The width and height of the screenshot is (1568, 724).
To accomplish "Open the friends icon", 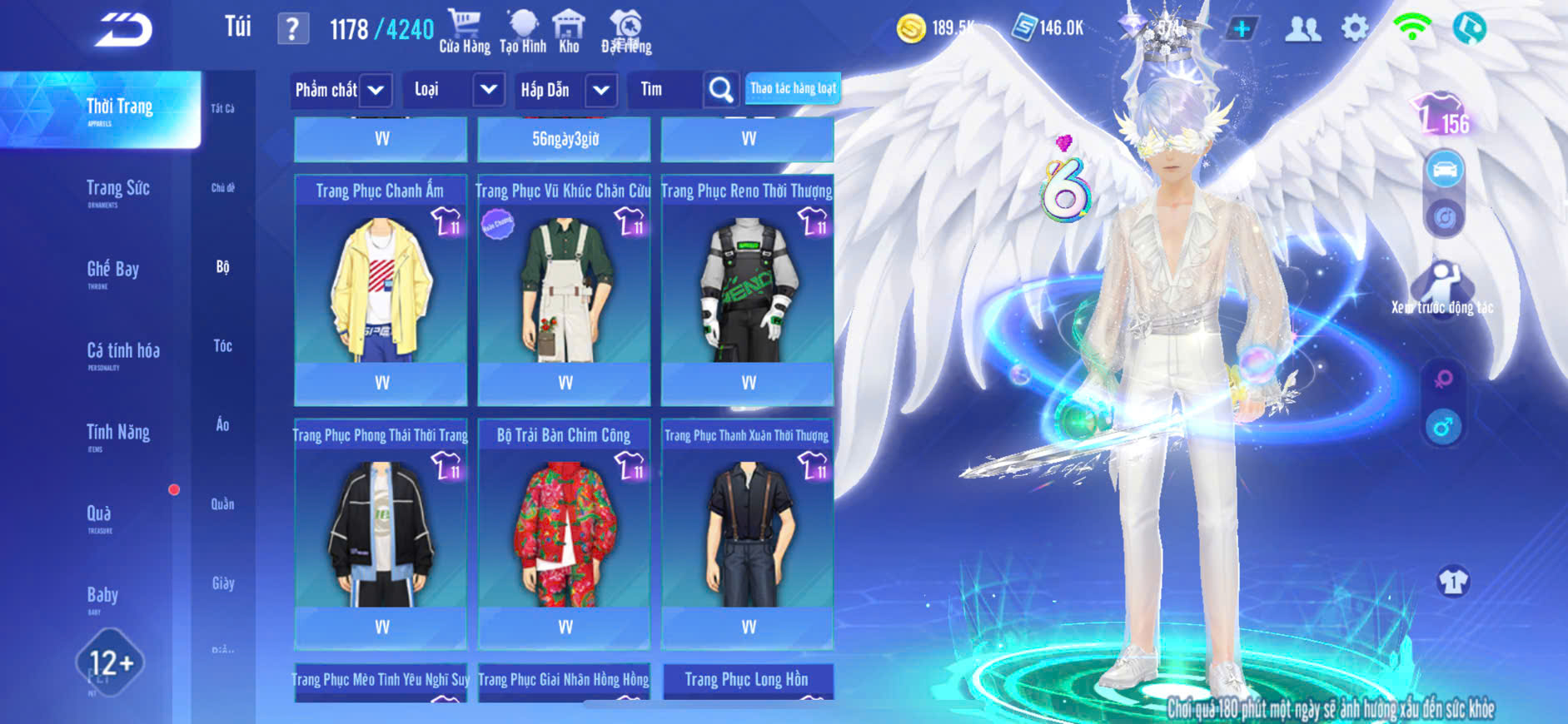I will pos(1302,29).
